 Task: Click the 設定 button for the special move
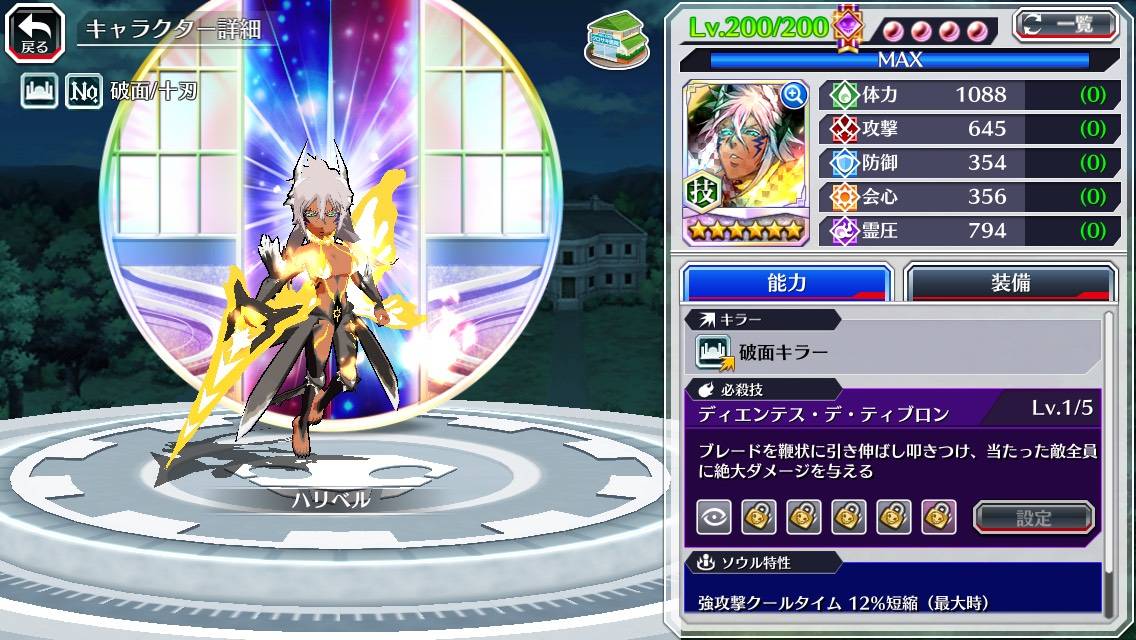[x=1034, y=517]
